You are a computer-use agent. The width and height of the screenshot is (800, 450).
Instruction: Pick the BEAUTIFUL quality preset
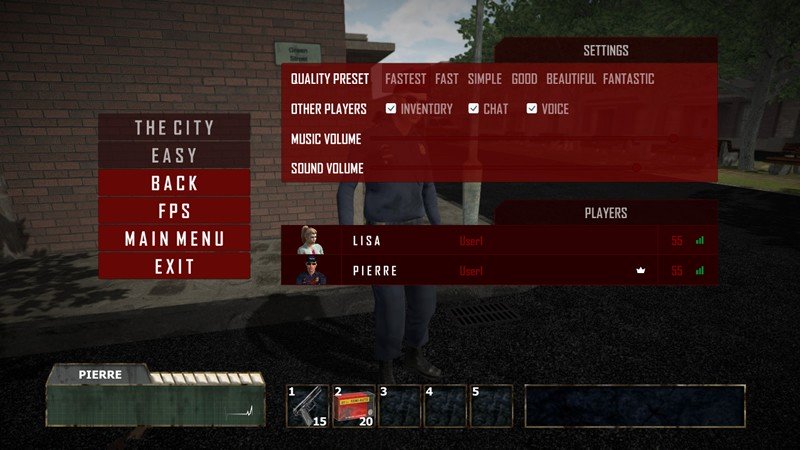(x=571, y=79)
